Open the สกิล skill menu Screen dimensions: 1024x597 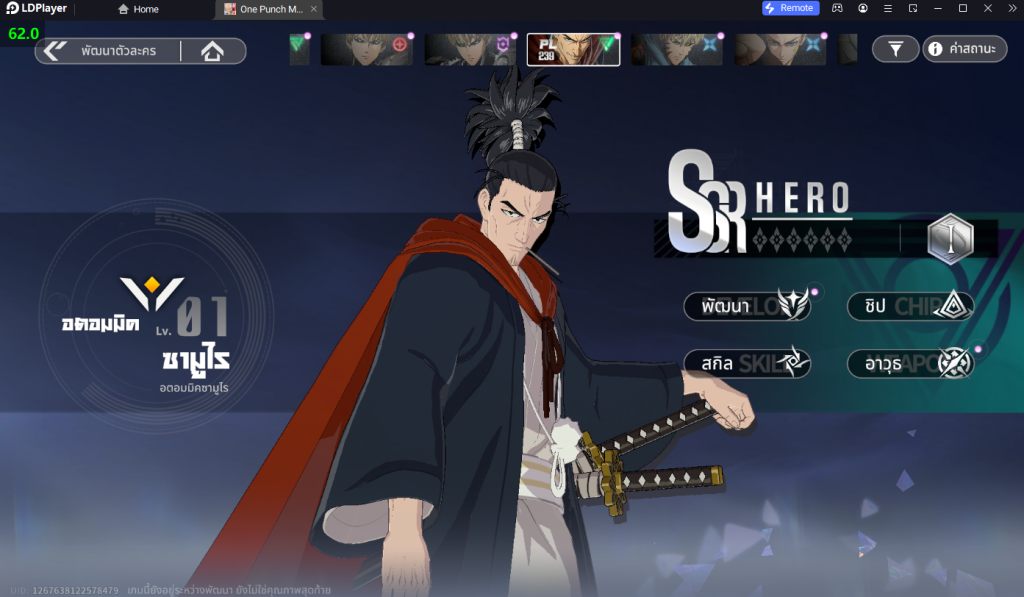pos(747,363)
